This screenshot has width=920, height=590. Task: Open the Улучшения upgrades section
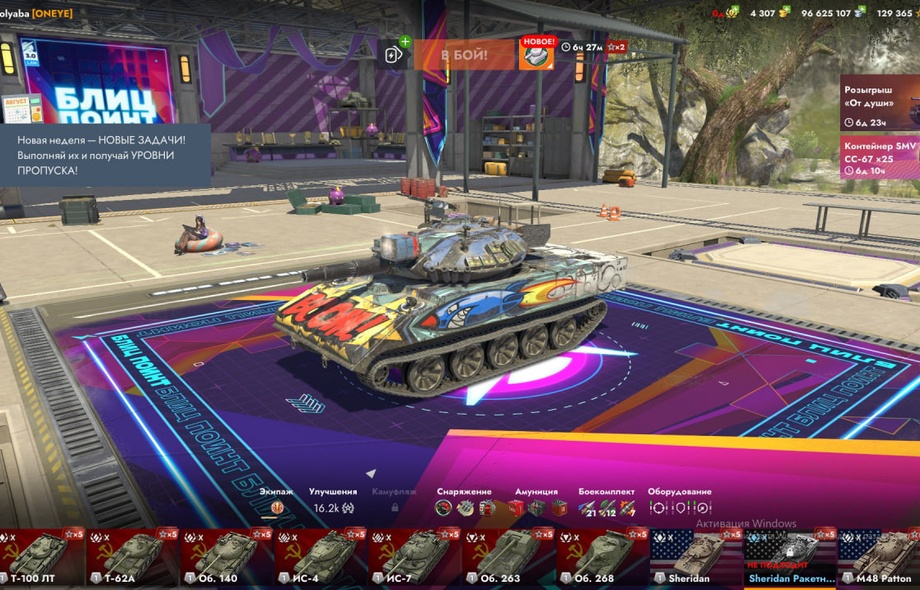(332, 507)
